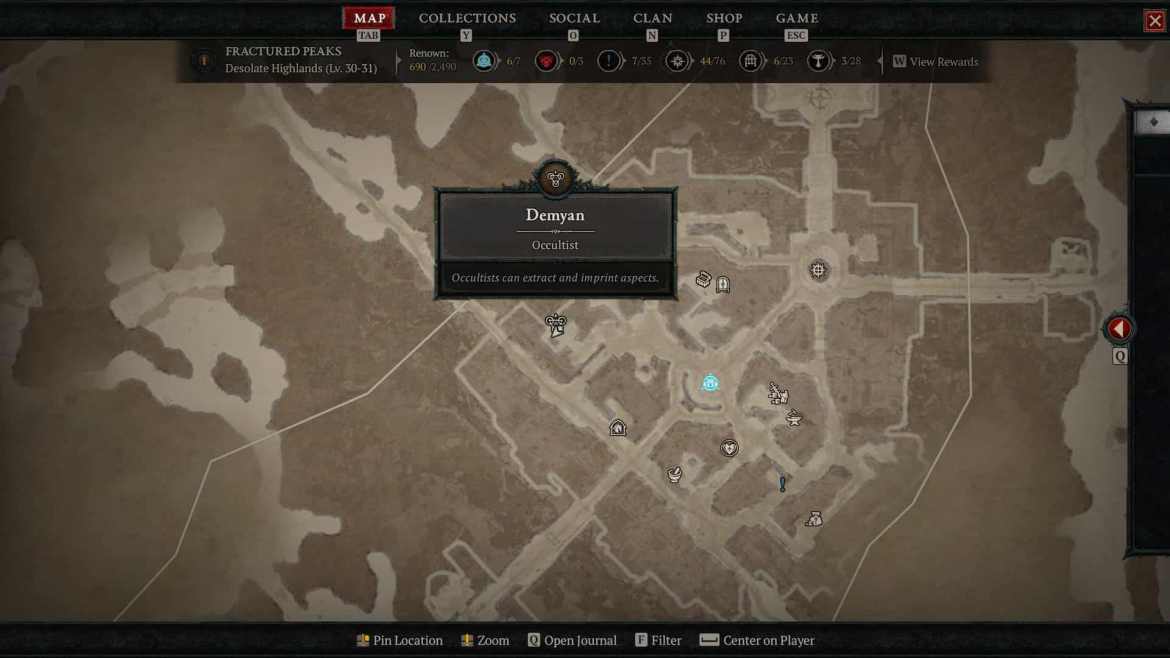Click the crosshair circle map marker

click(819, 270)
